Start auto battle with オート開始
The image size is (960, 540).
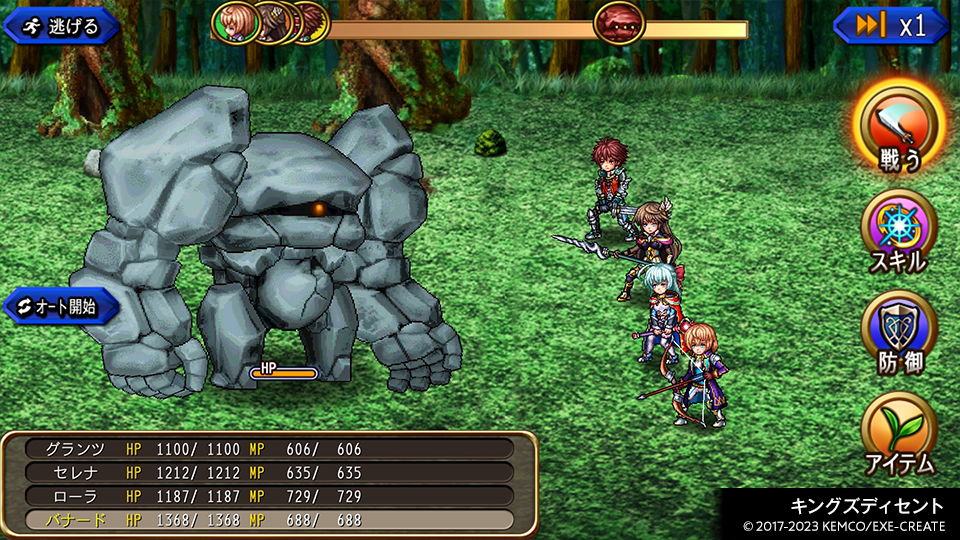(62, 307)
